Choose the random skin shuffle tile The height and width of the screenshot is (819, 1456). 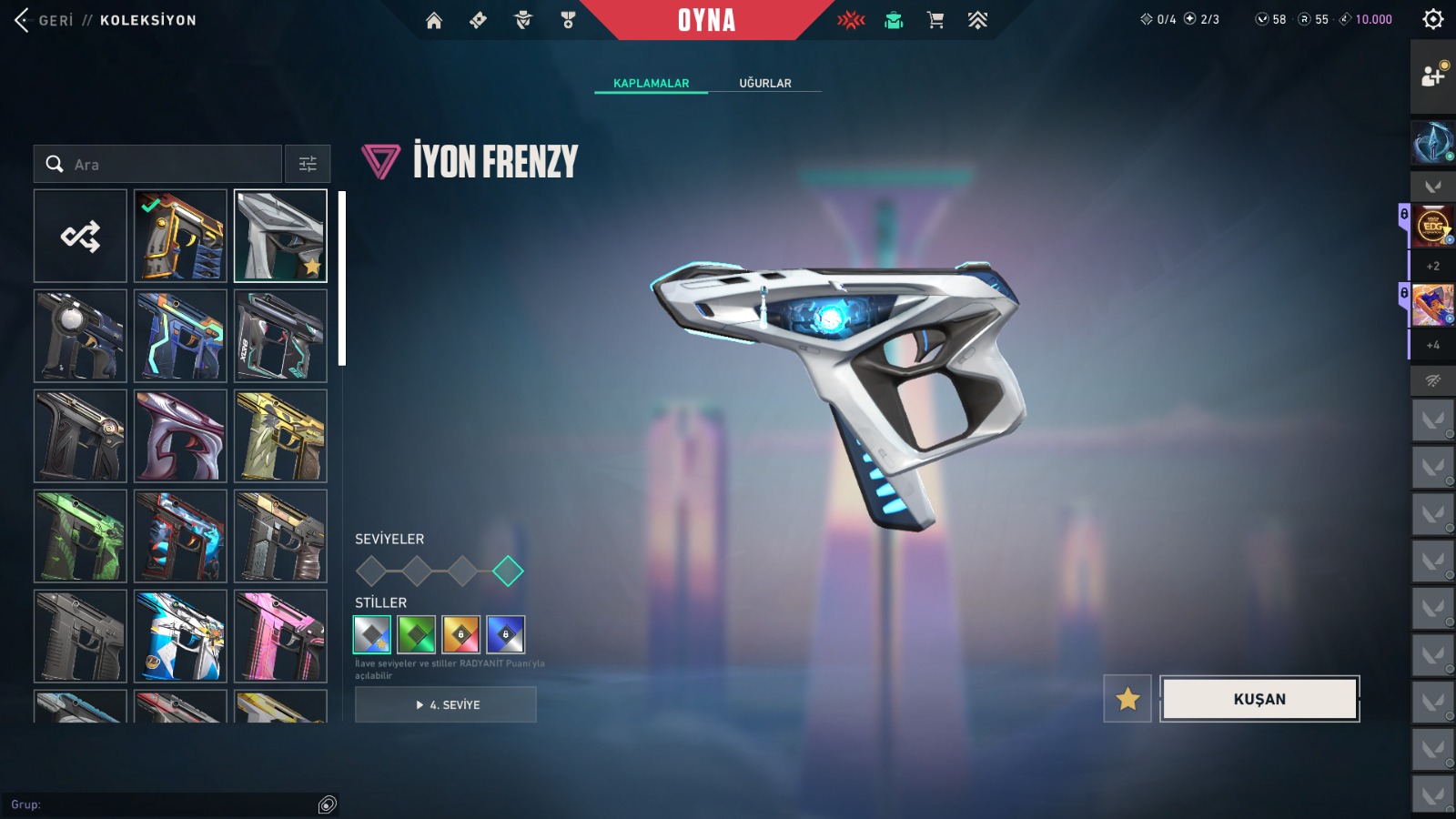[80, 236]
